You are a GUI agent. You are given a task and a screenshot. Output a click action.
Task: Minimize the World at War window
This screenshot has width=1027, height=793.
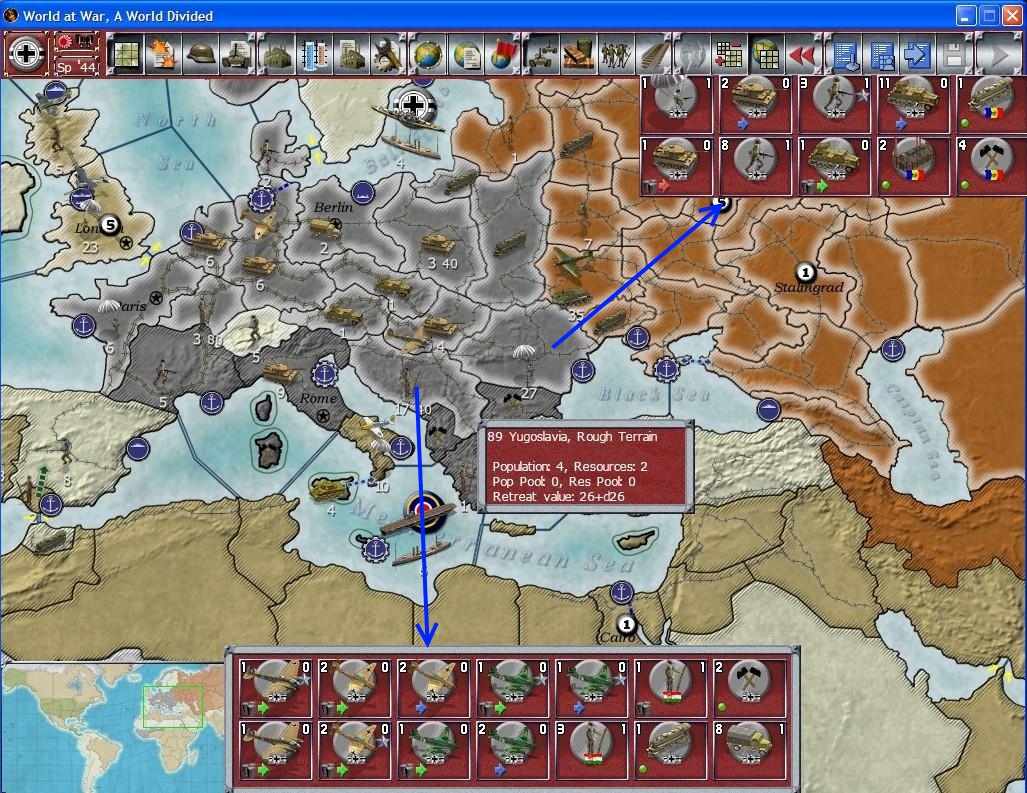965,15
